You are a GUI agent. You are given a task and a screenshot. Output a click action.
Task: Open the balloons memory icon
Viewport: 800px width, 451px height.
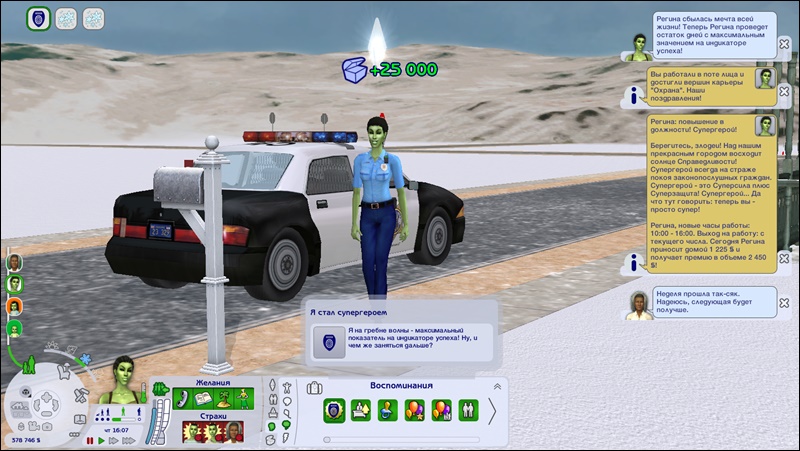click(414, 410)
